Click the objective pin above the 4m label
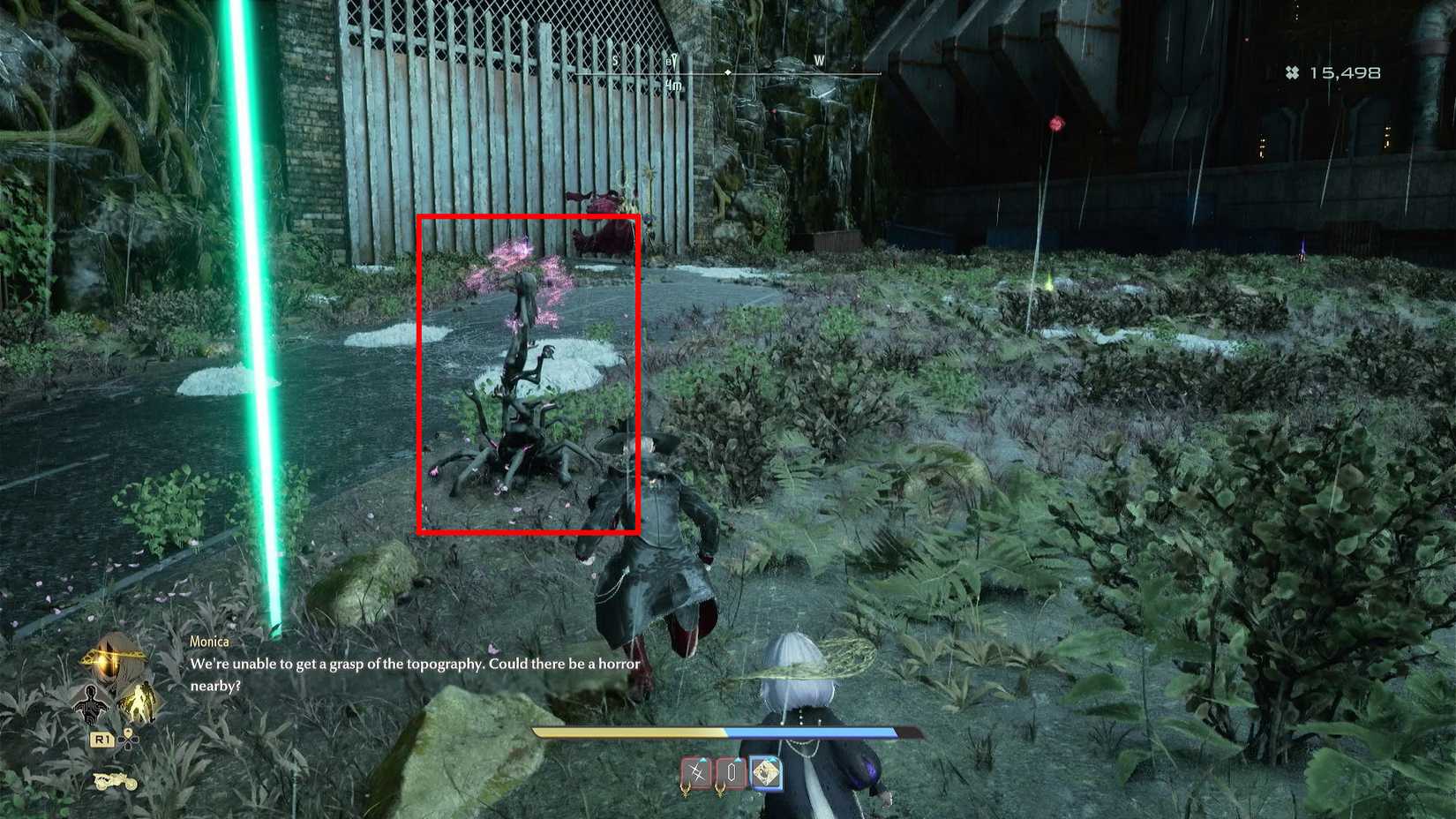1456x819 pixels. click(x=673, y=62)
